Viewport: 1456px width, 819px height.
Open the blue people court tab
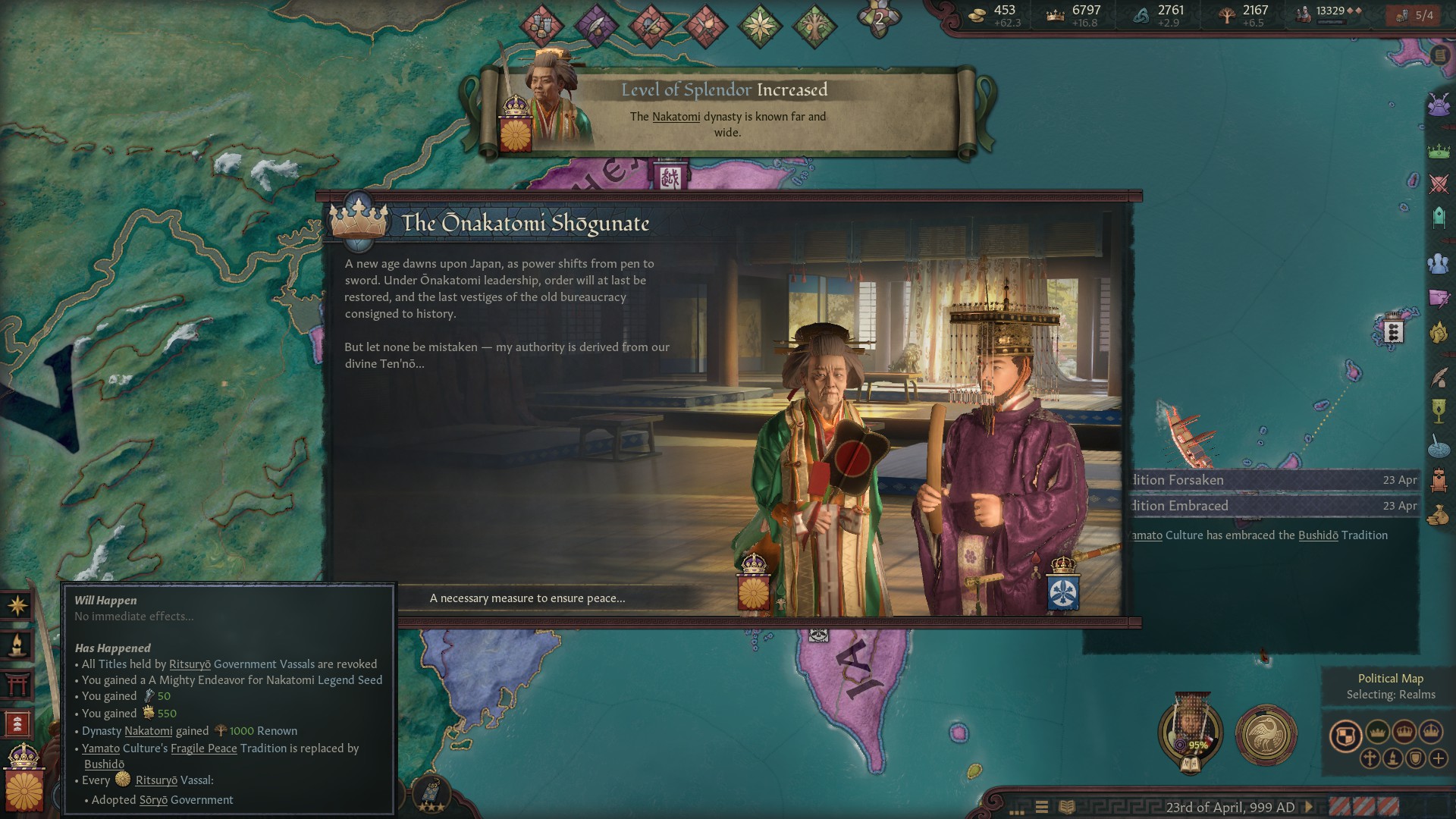pos(1439,264)
